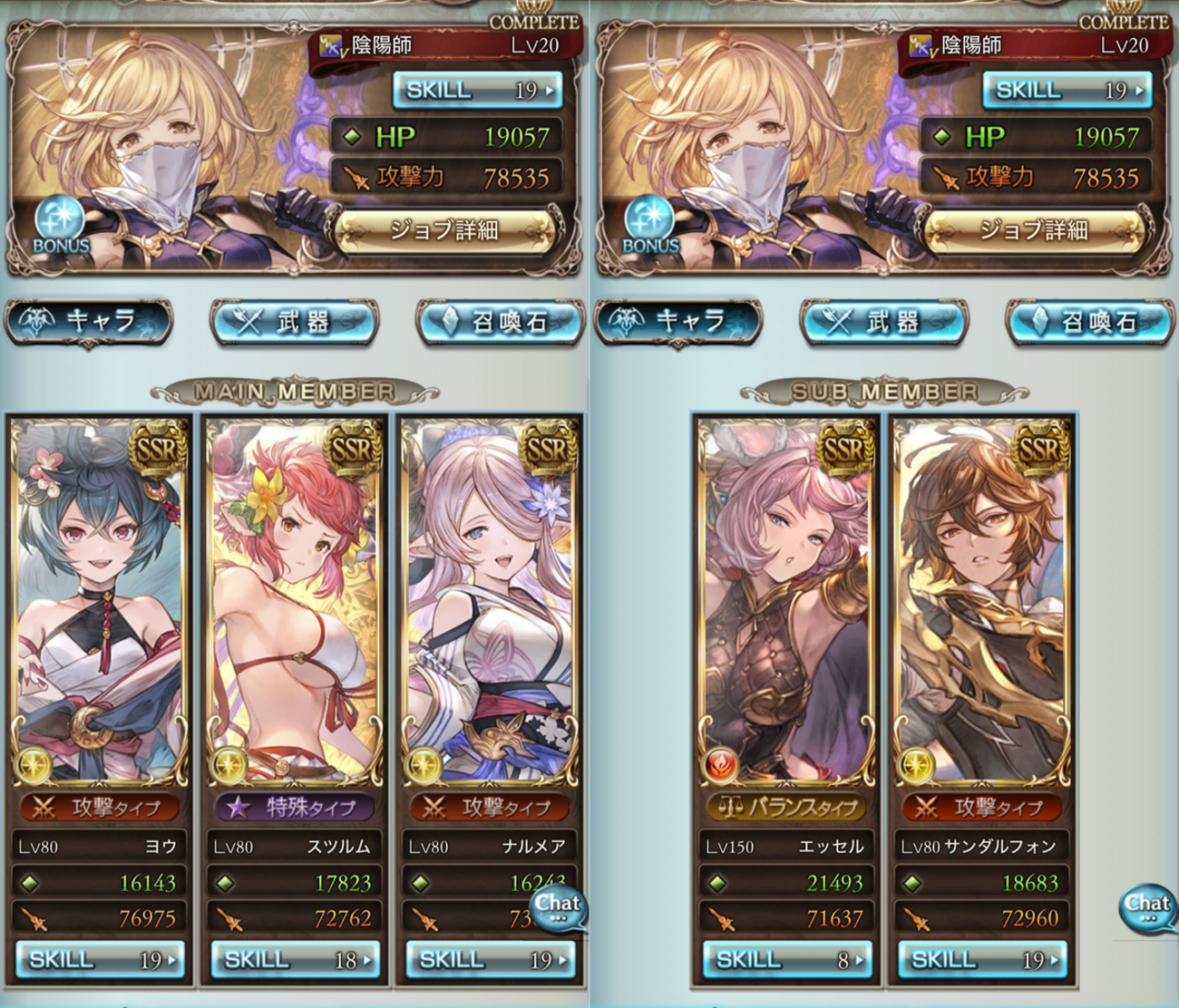The image size is (1179, 1008).
Task: Open the Chat bubble overlapping ナルメア's card
Action: pos(558,908)
